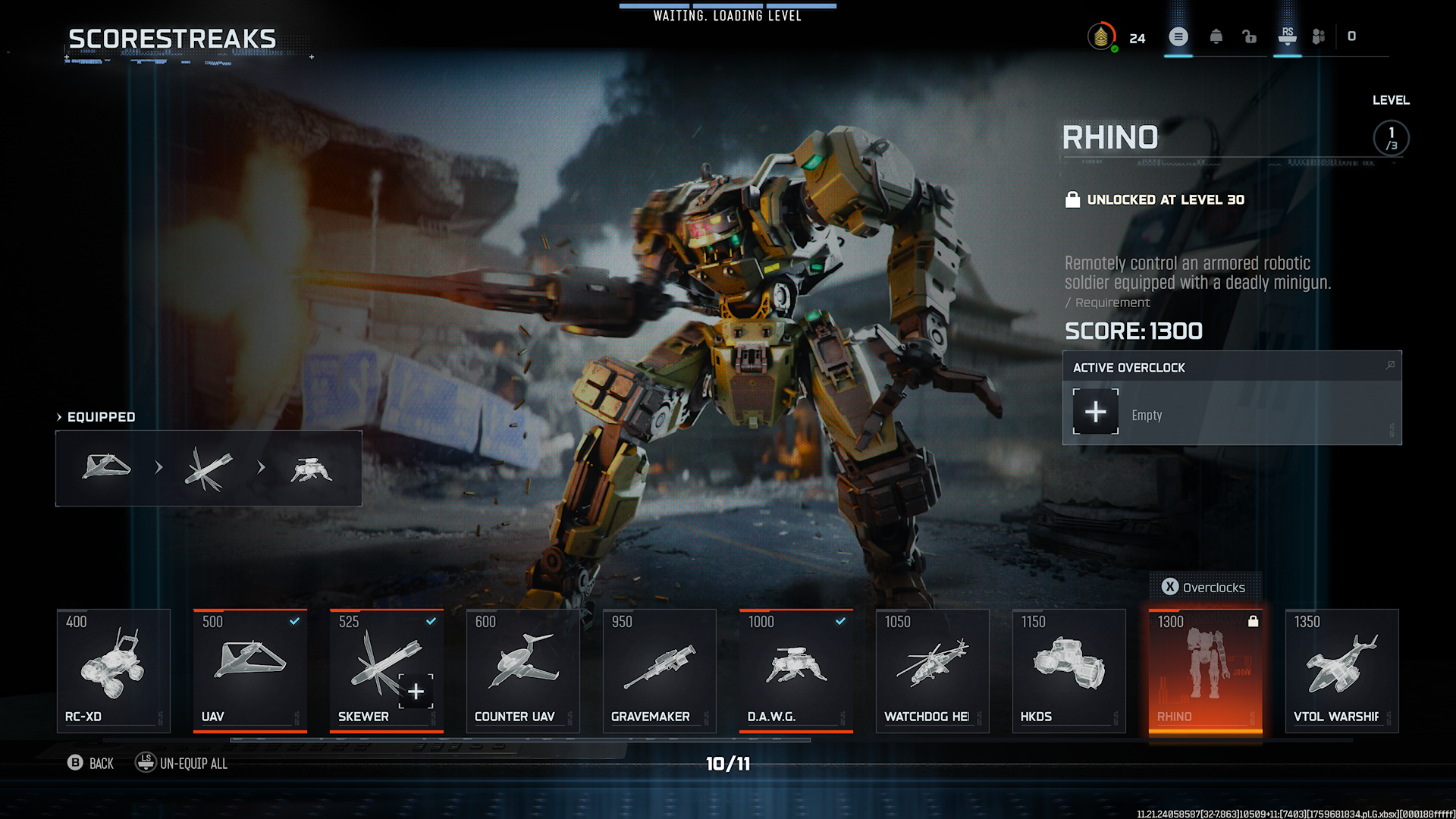Pick the HKDs scorestreak tile

click(x=1069, y=670)
